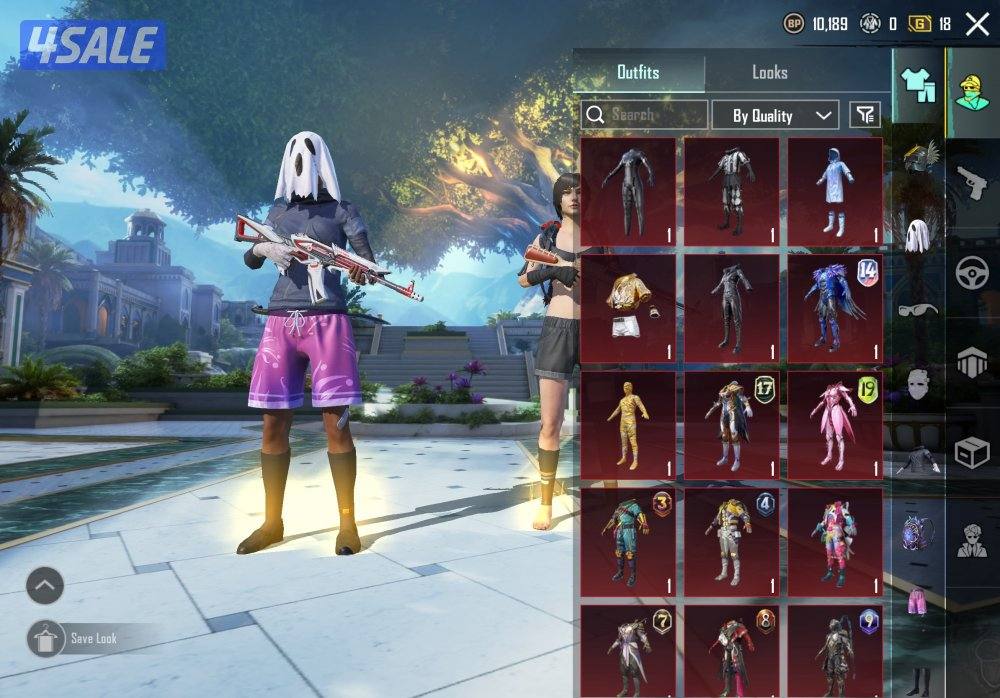Open the By Quality sort dropdown

tap(775, 115)
